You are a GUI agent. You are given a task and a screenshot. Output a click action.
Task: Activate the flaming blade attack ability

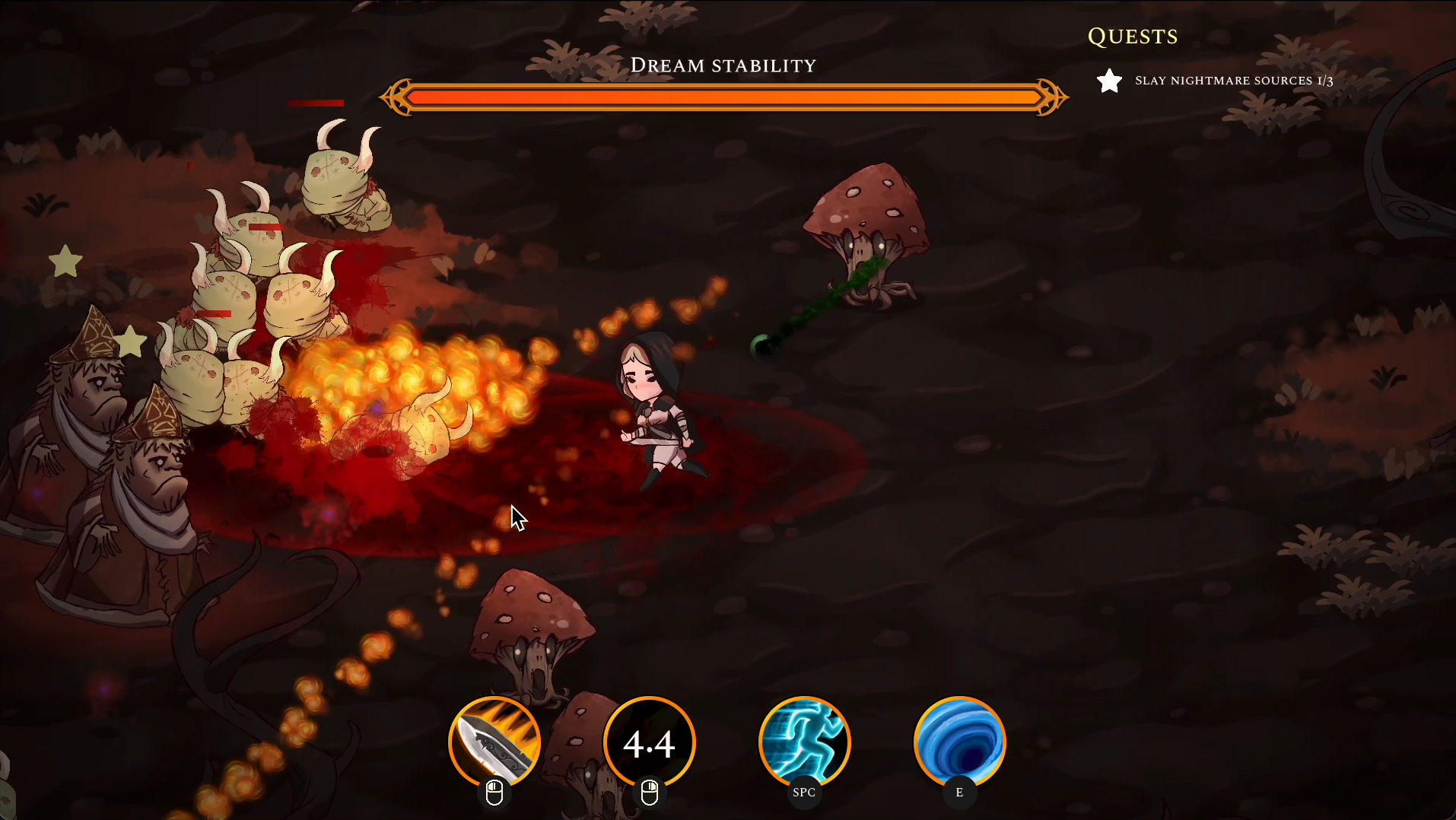(x=494, y=742)
